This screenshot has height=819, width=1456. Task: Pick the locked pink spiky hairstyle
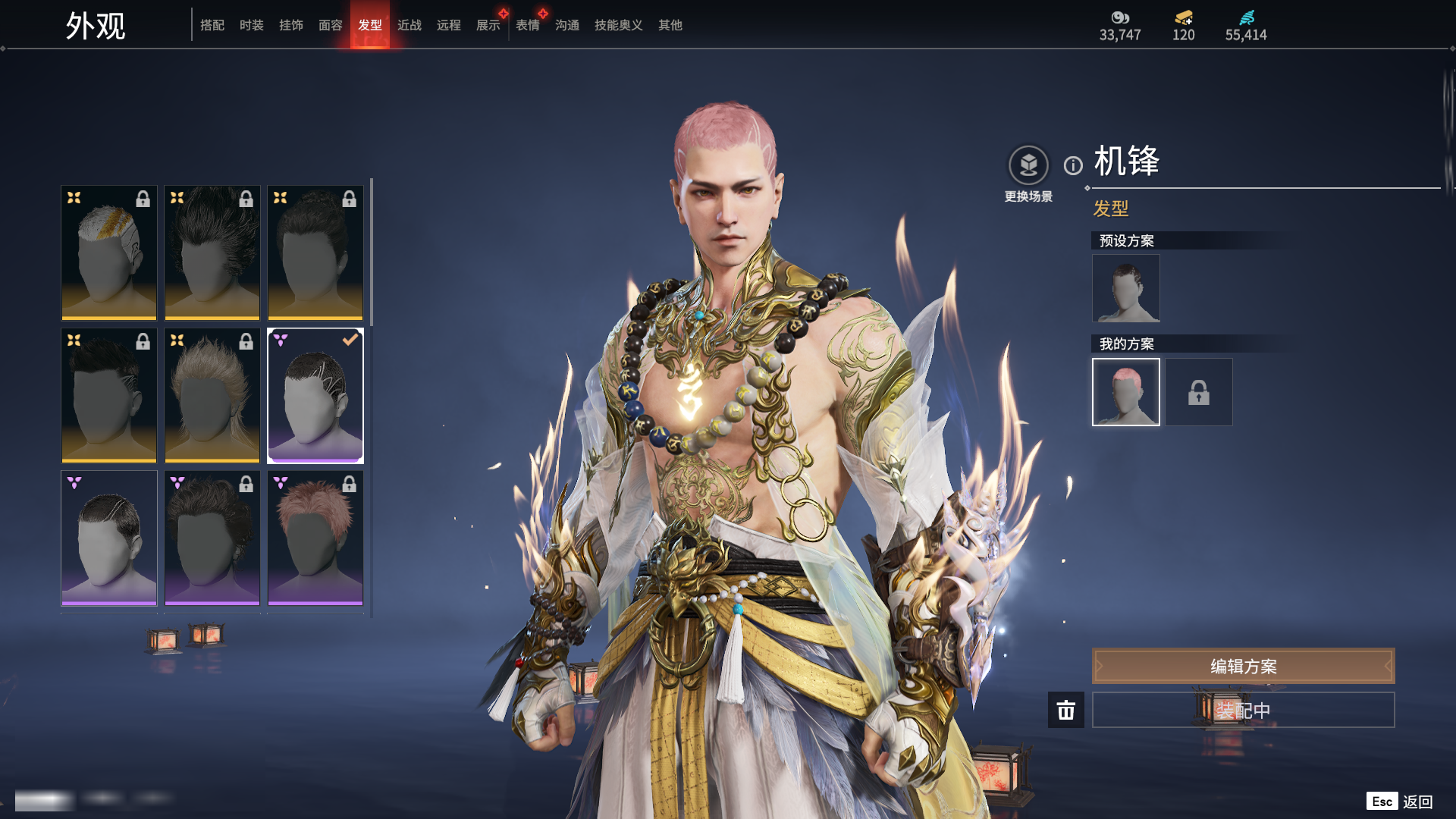point(315,538)
